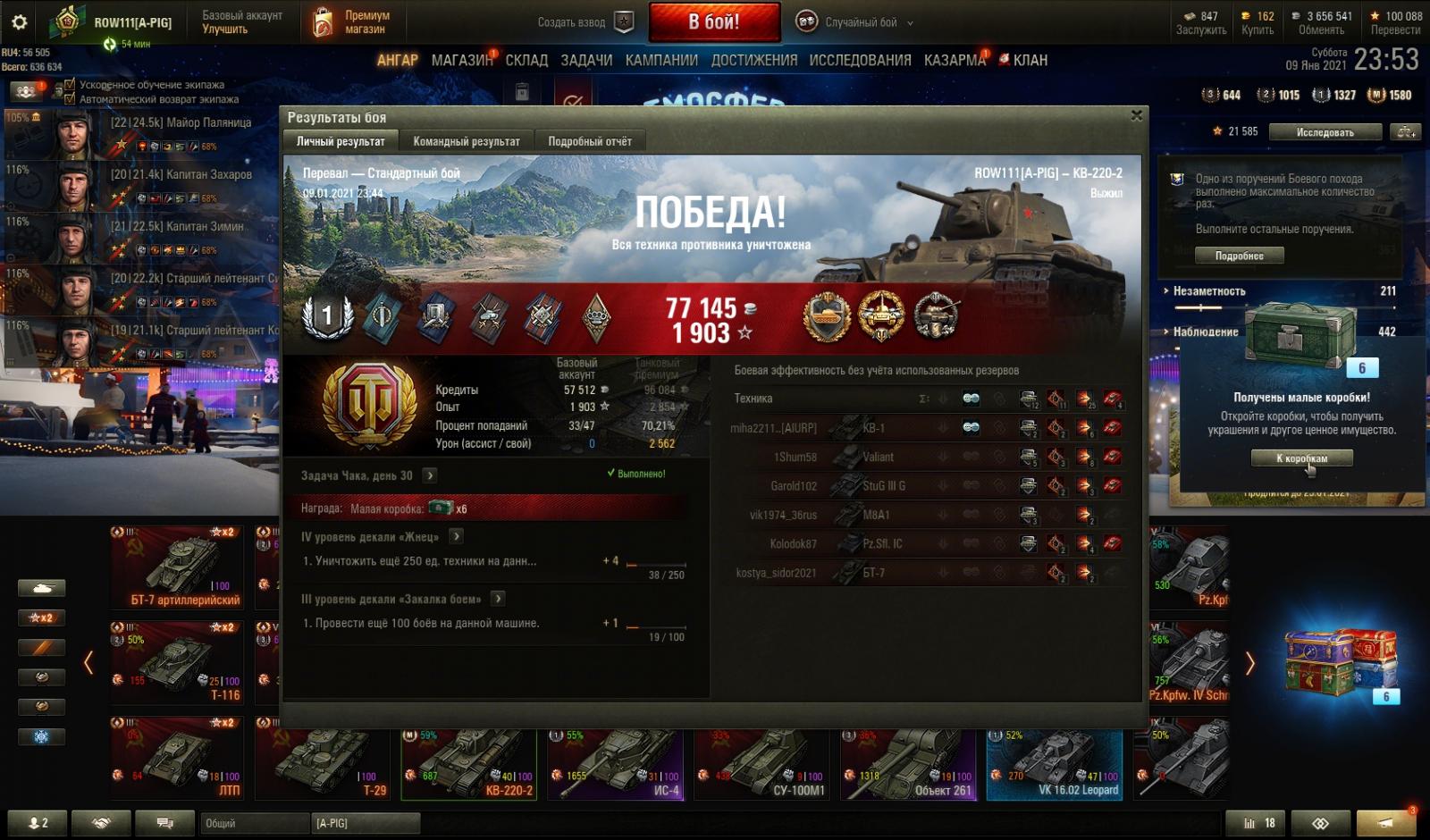
Task: Click the Подробнее button
Action: coord(1239,256)
